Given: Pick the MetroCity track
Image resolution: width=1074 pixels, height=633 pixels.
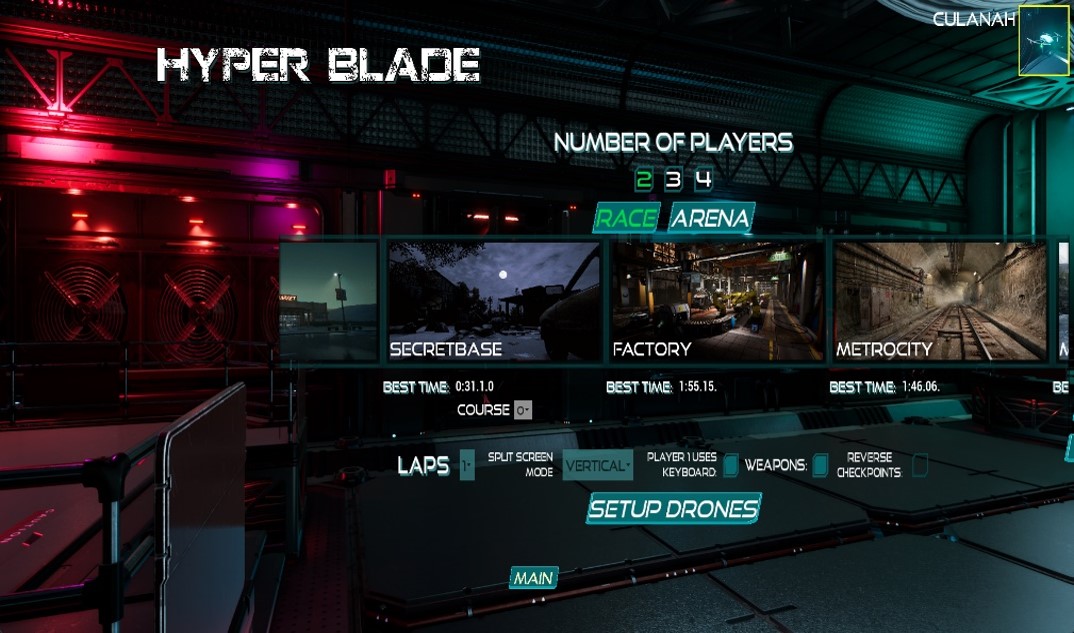Looking at the screenshot, I should (940, 300).
